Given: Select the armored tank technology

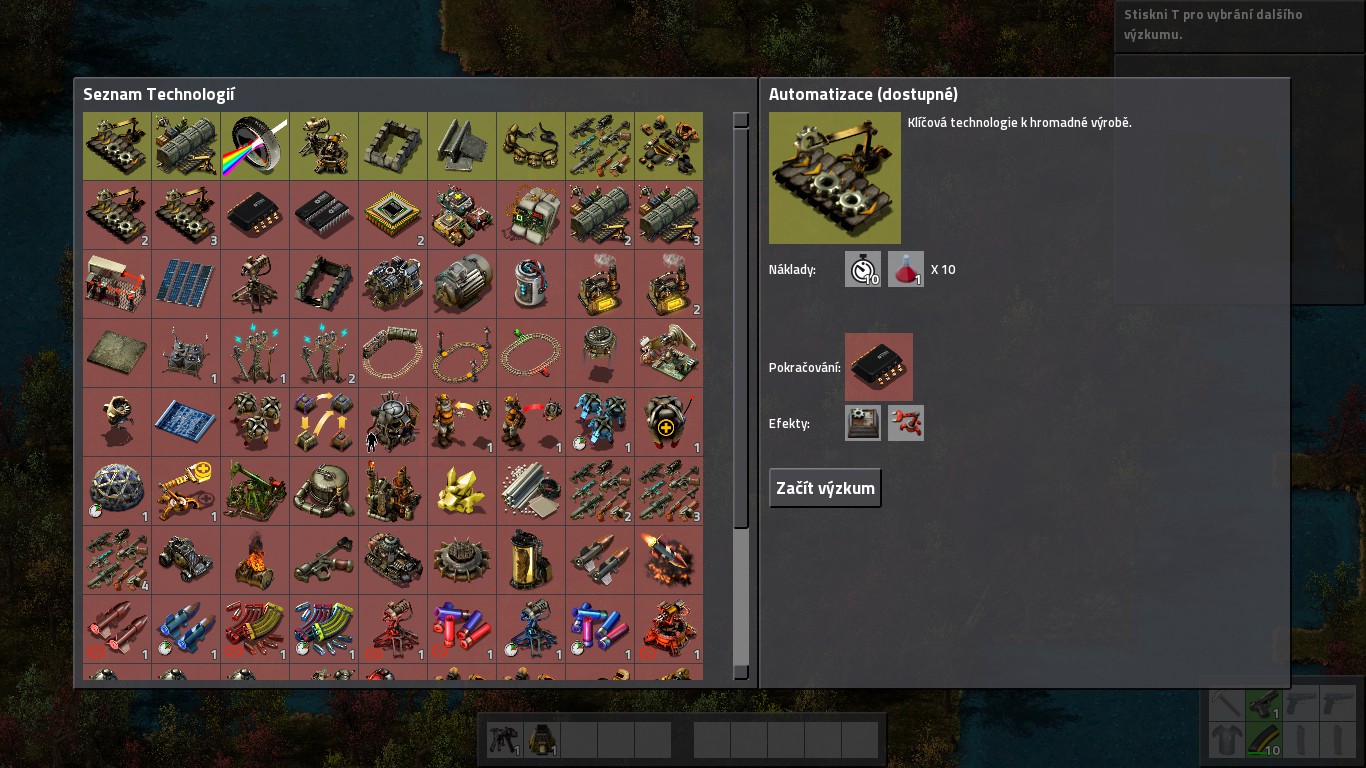Looking at the screenshot, I should tap(393, 560).
